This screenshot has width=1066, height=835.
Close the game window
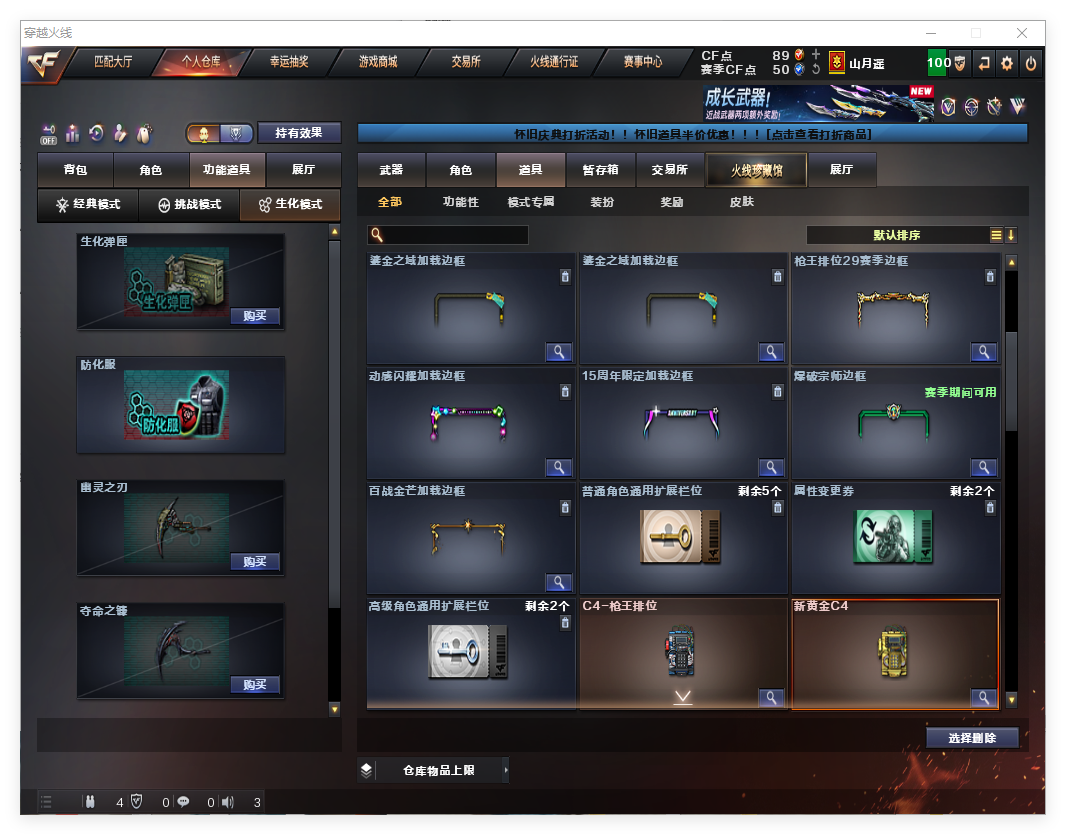tap(1022, 33)
